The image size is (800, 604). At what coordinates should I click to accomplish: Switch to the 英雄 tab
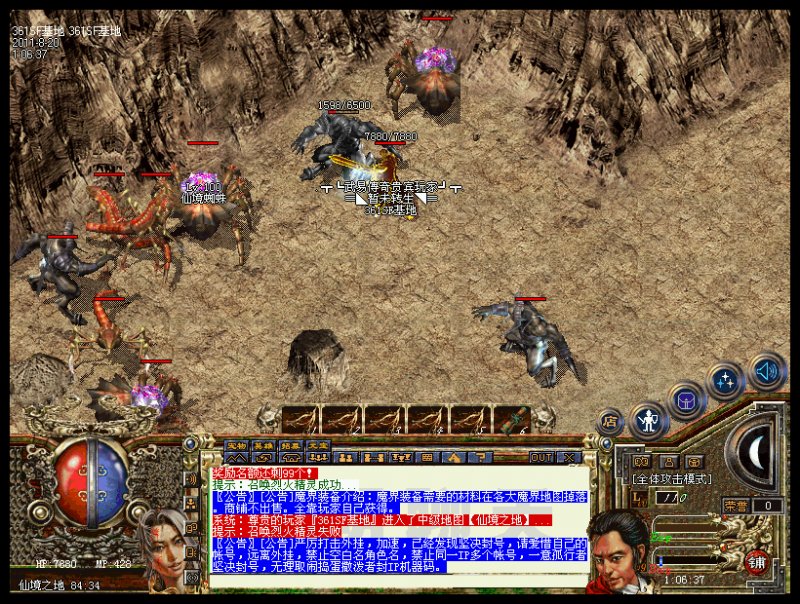(x=263, y=446)
